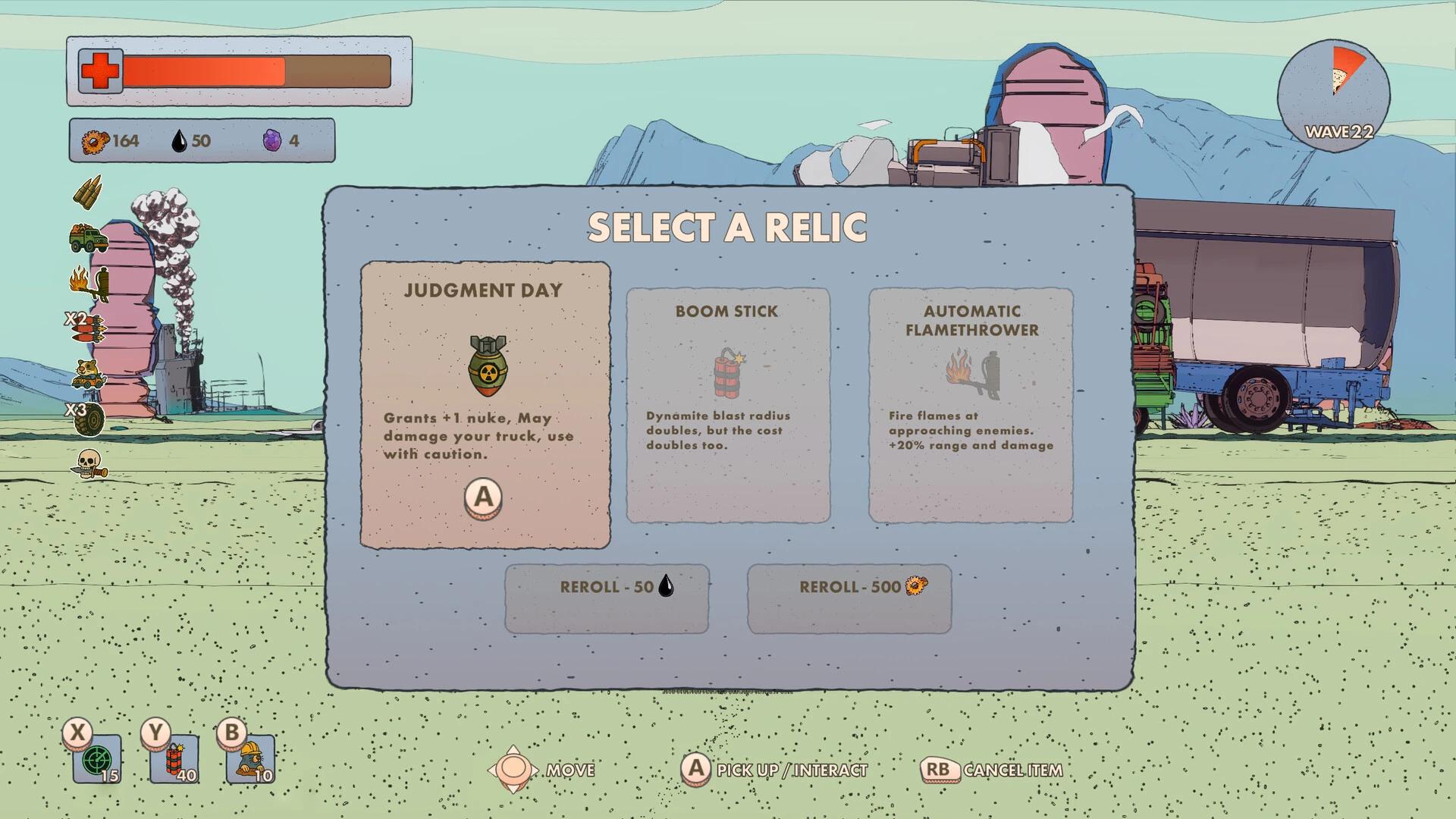Select the skull and dagger icon

[x=89, y=463]
